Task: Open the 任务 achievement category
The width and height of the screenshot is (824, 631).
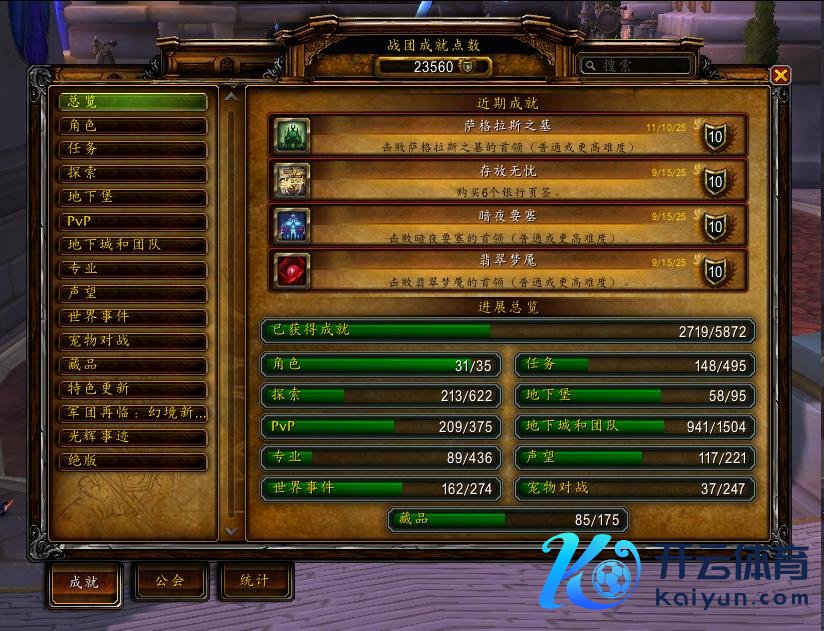Action: (x=132, y=150)
